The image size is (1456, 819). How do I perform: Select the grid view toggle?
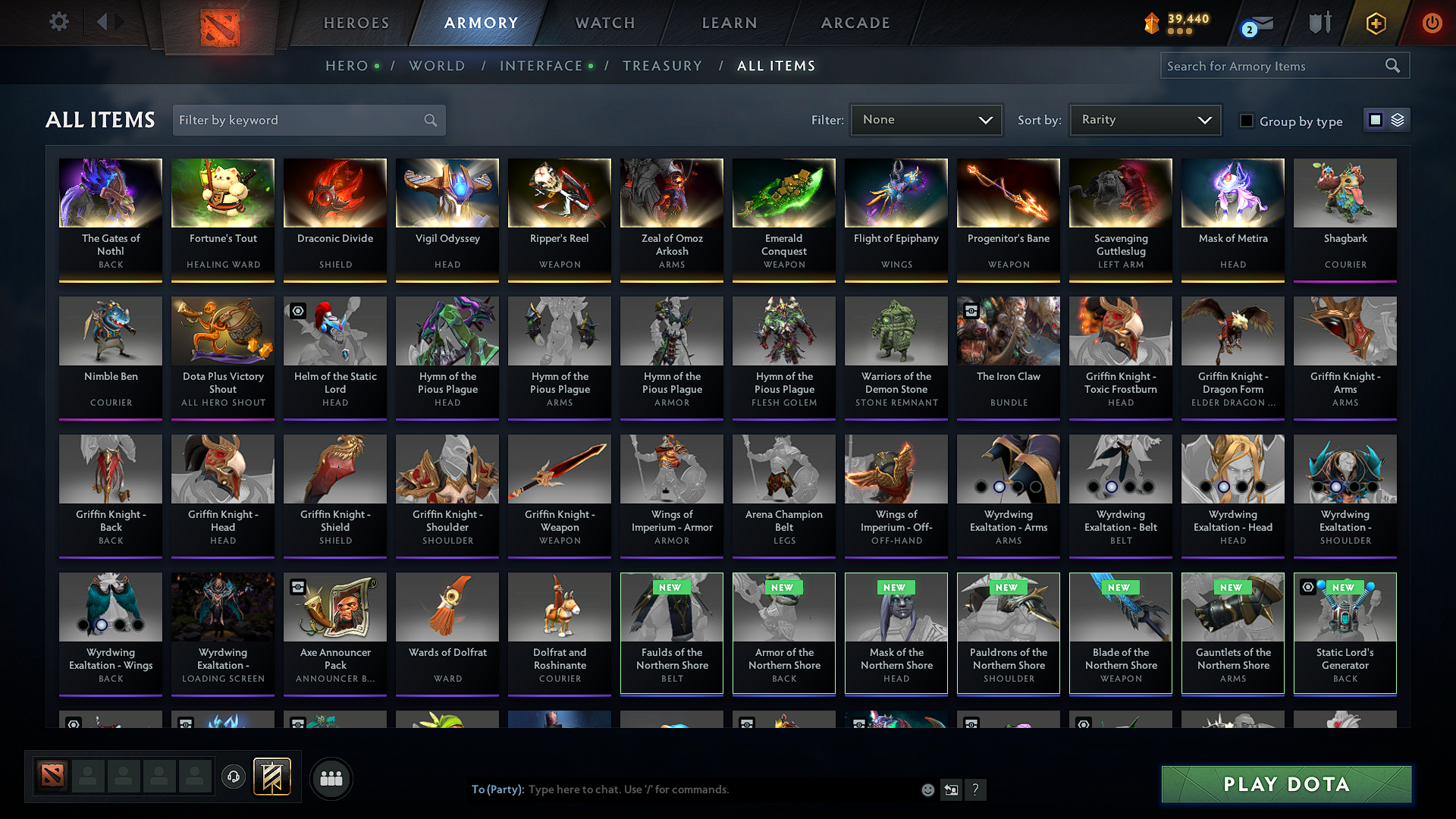click(x=1376, y=119)
